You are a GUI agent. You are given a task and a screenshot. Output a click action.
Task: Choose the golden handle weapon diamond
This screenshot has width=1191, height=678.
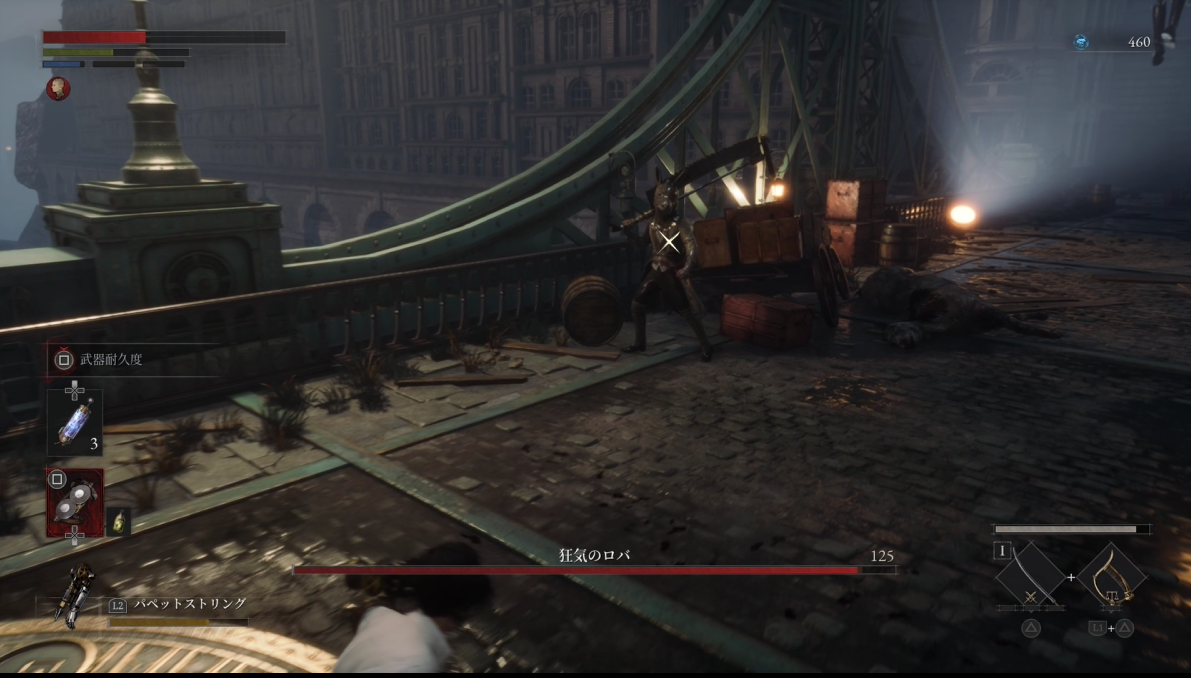pyautogui.click(x=1111, y=576)
